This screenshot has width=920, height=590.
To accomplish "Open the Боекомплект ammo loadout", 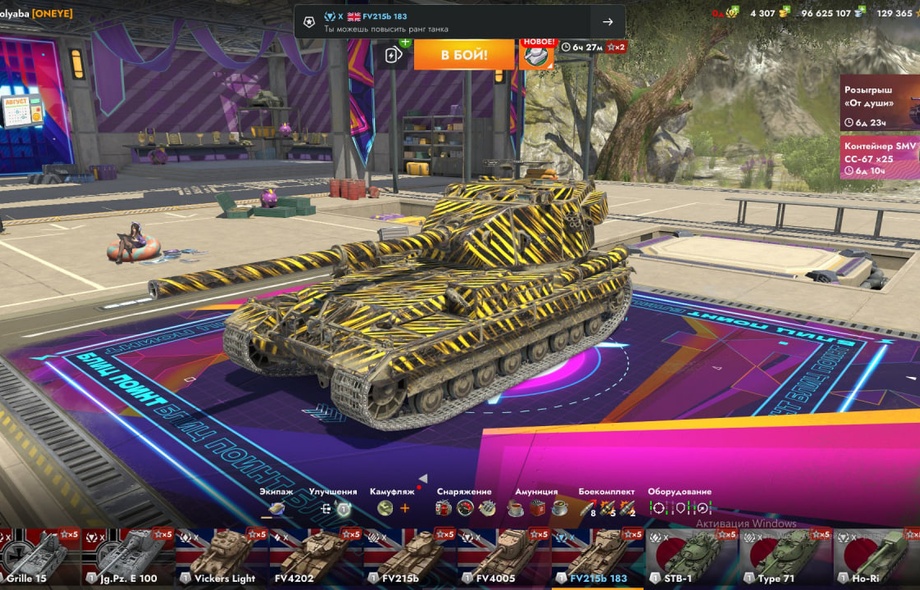I will pos(606,508).
